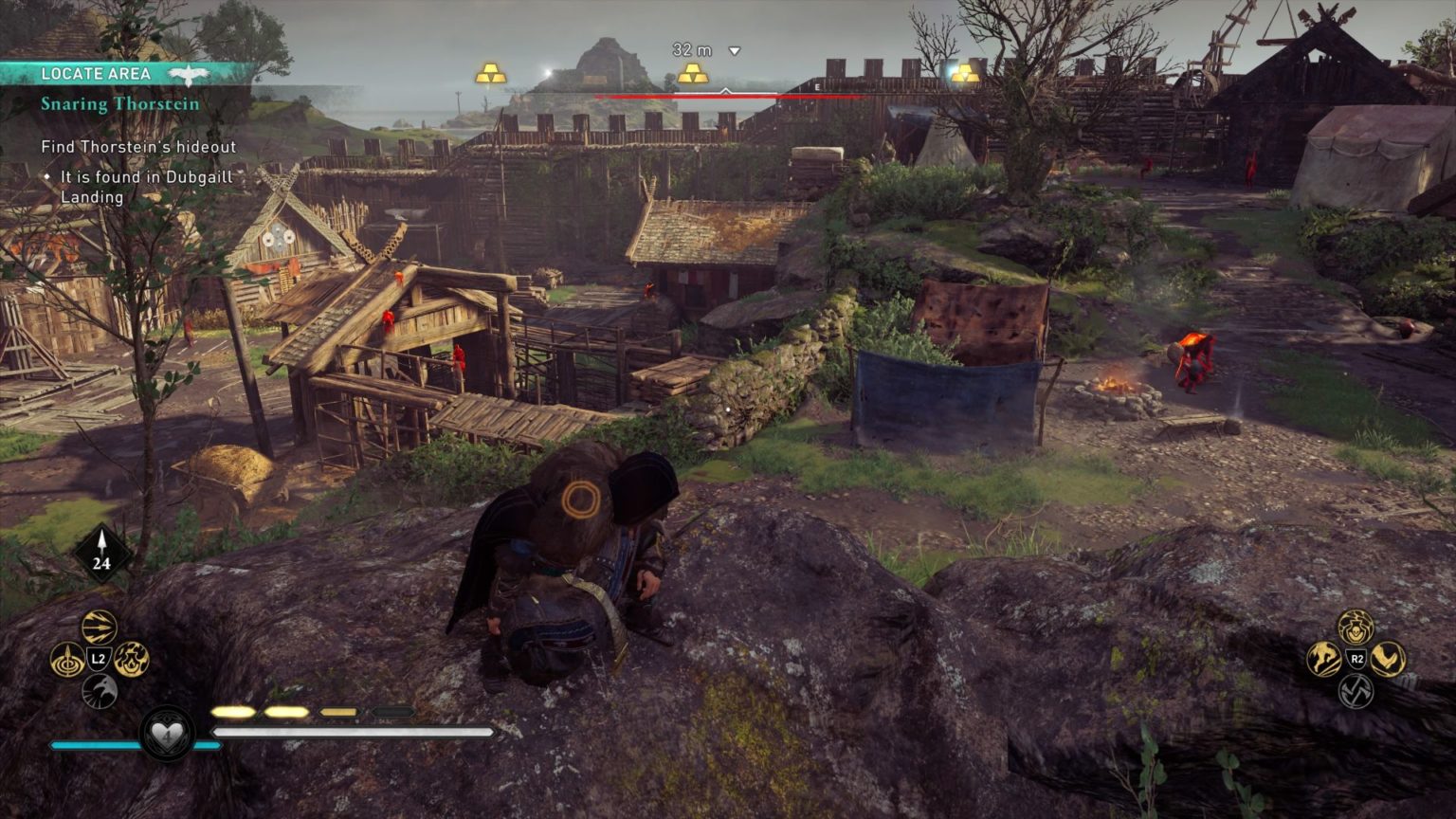Click the LOCATE AREA banner
Screen dimensions: 1456x819
point(98,73)
